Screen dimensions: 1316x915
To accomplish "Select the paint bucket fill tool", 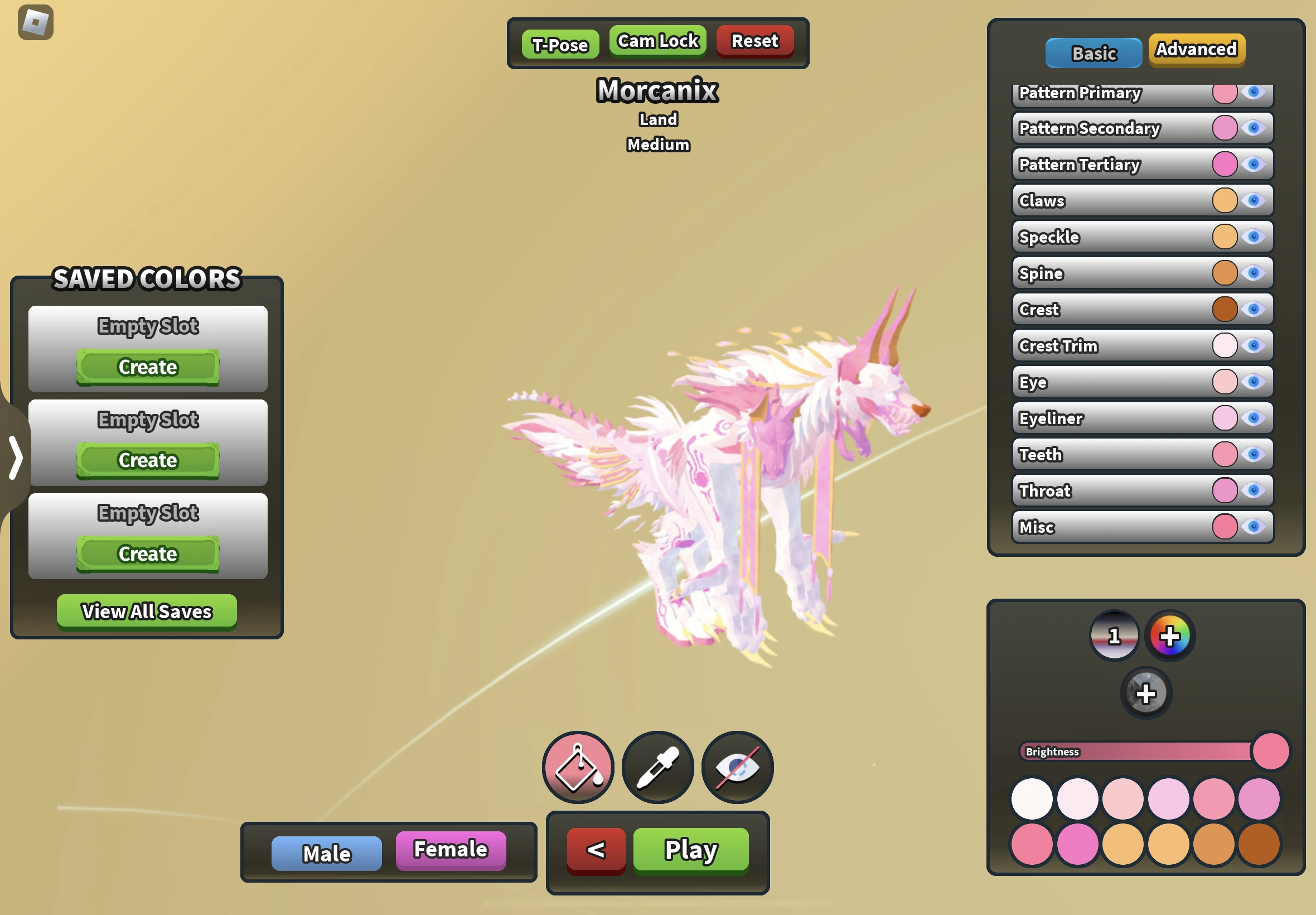I will tap(578, 768).
